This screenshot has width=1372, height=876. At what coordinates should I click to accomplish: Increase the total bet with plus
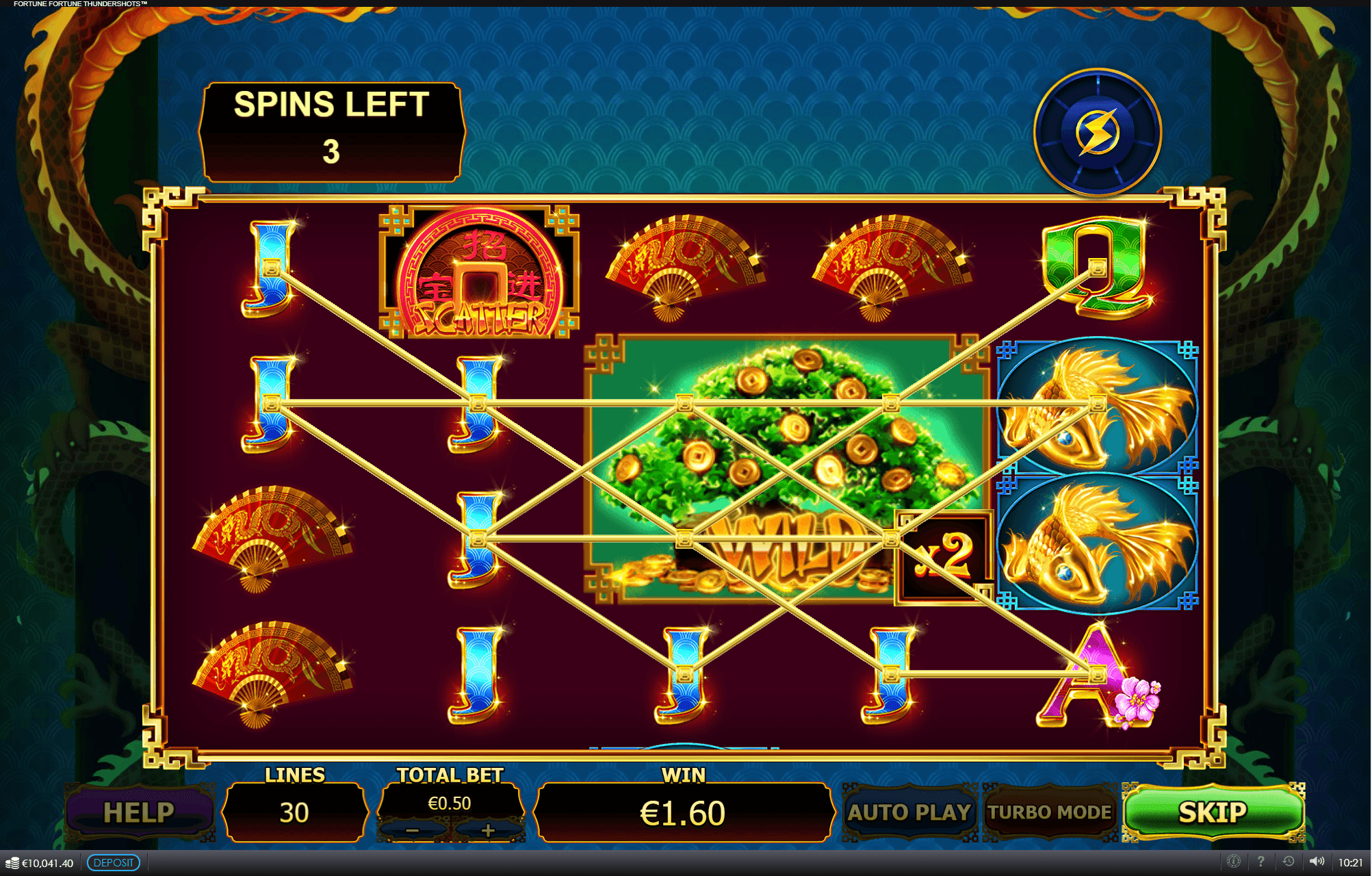[487, 829]
